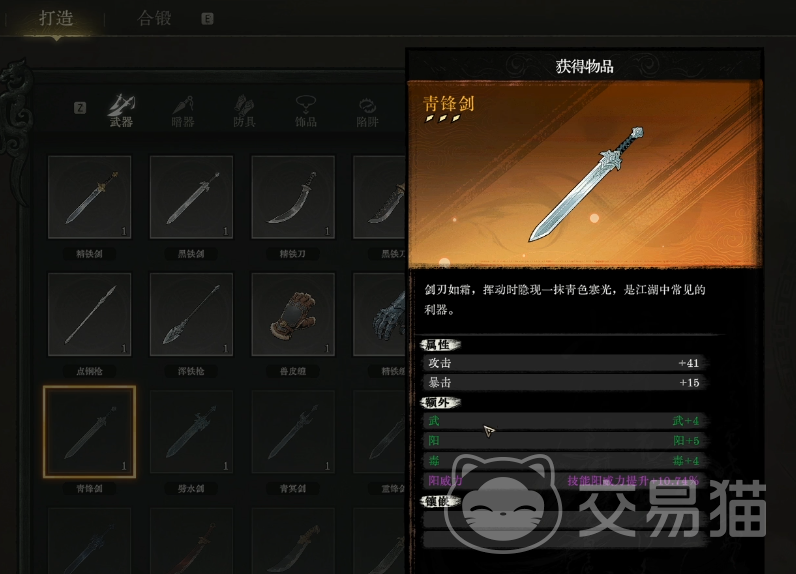The width and height of the screenshot is (796, 574).
Task: Choose the 陷阱 traps category
Action: tap(367, 110)
